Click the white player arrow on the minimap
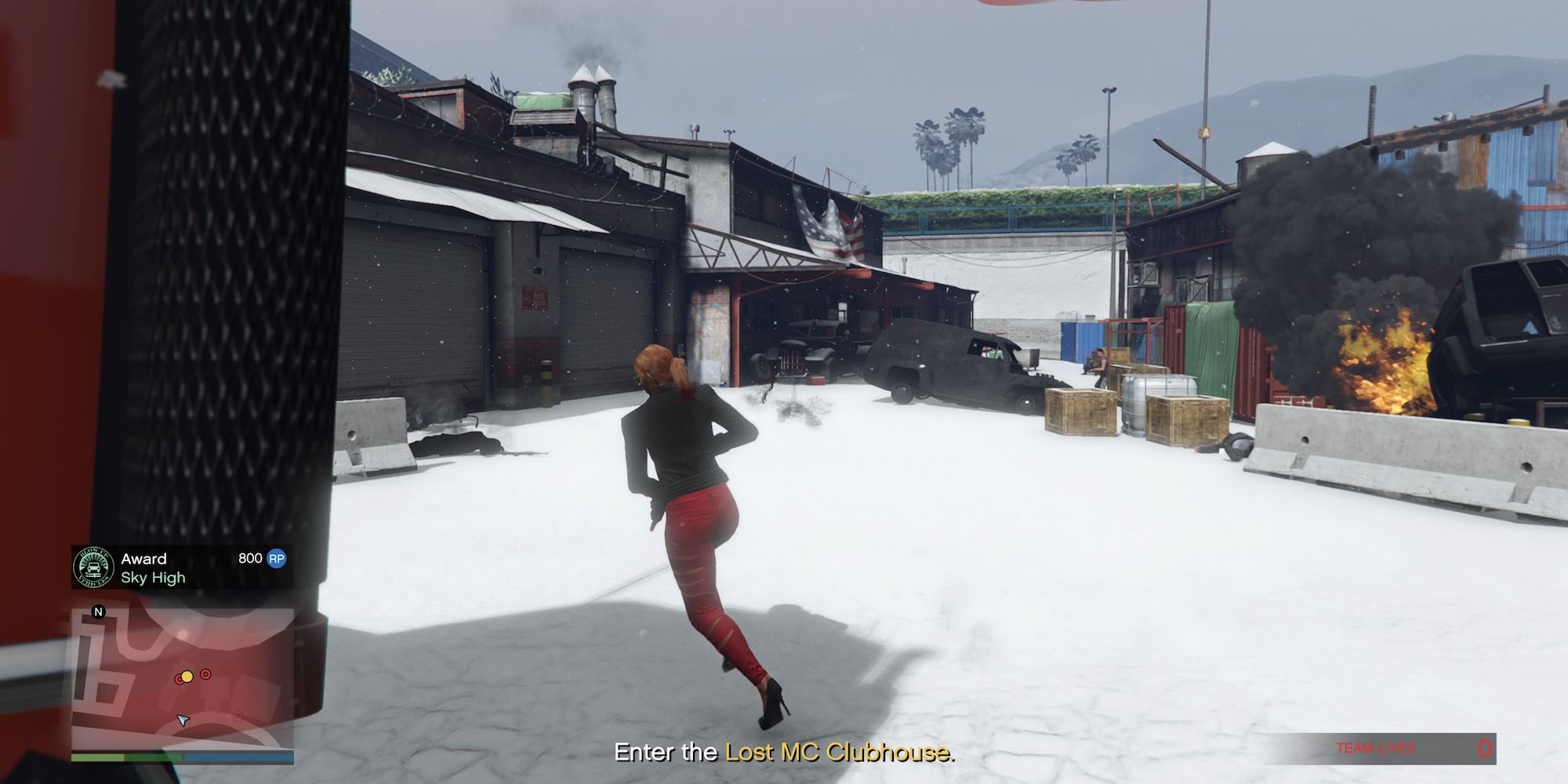Image resolution: width=1568 pixels, height=784 pixels. click(183, 720)
